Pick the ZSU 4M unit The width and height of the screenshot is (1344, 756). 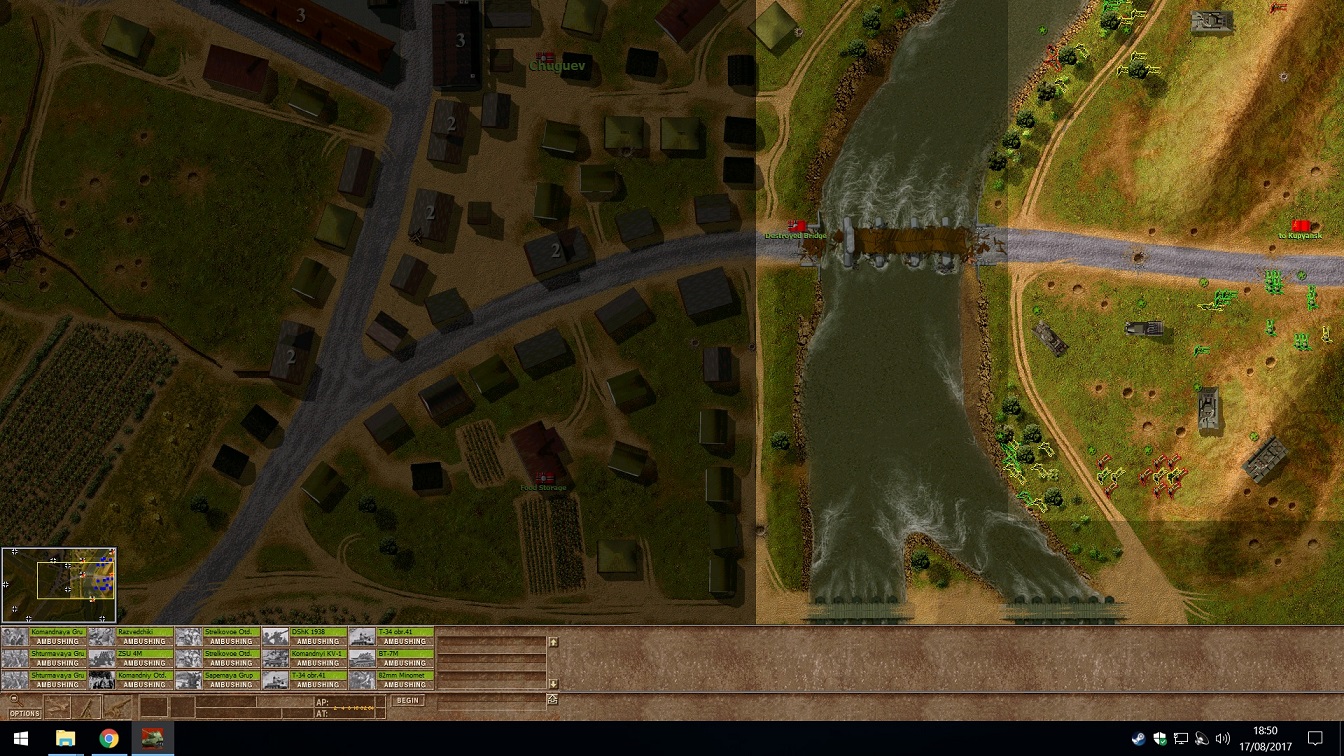(131, 658)
